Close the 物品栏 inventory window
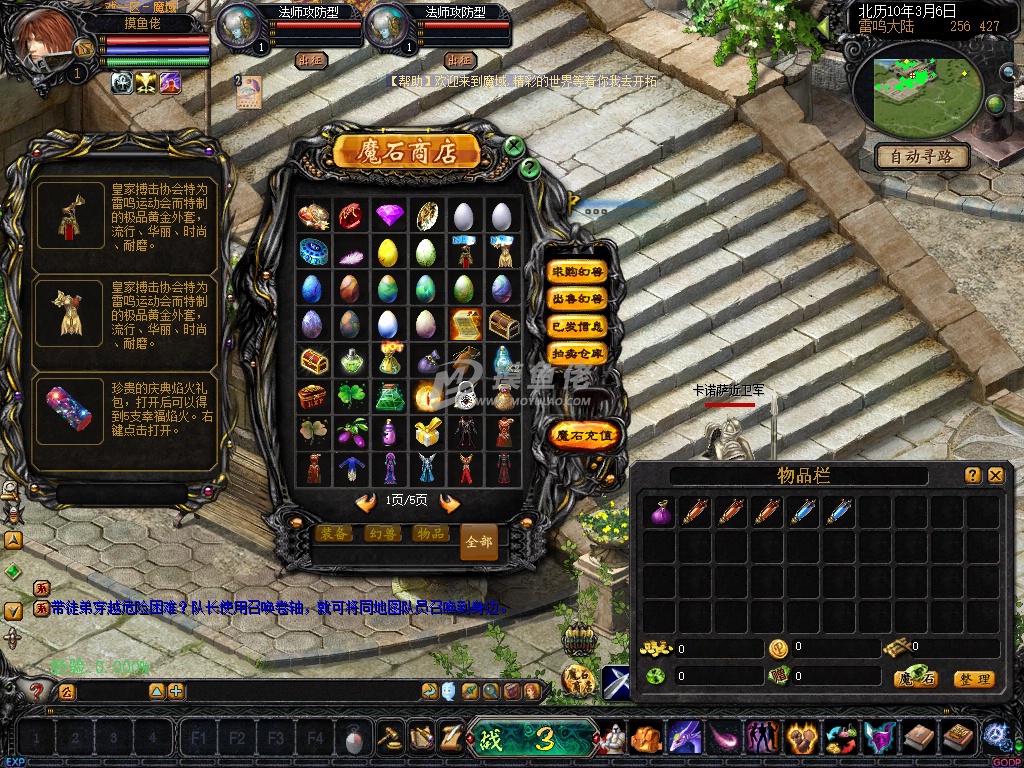1024x768 pixels. pyautogui.click(x=995, y=475)
